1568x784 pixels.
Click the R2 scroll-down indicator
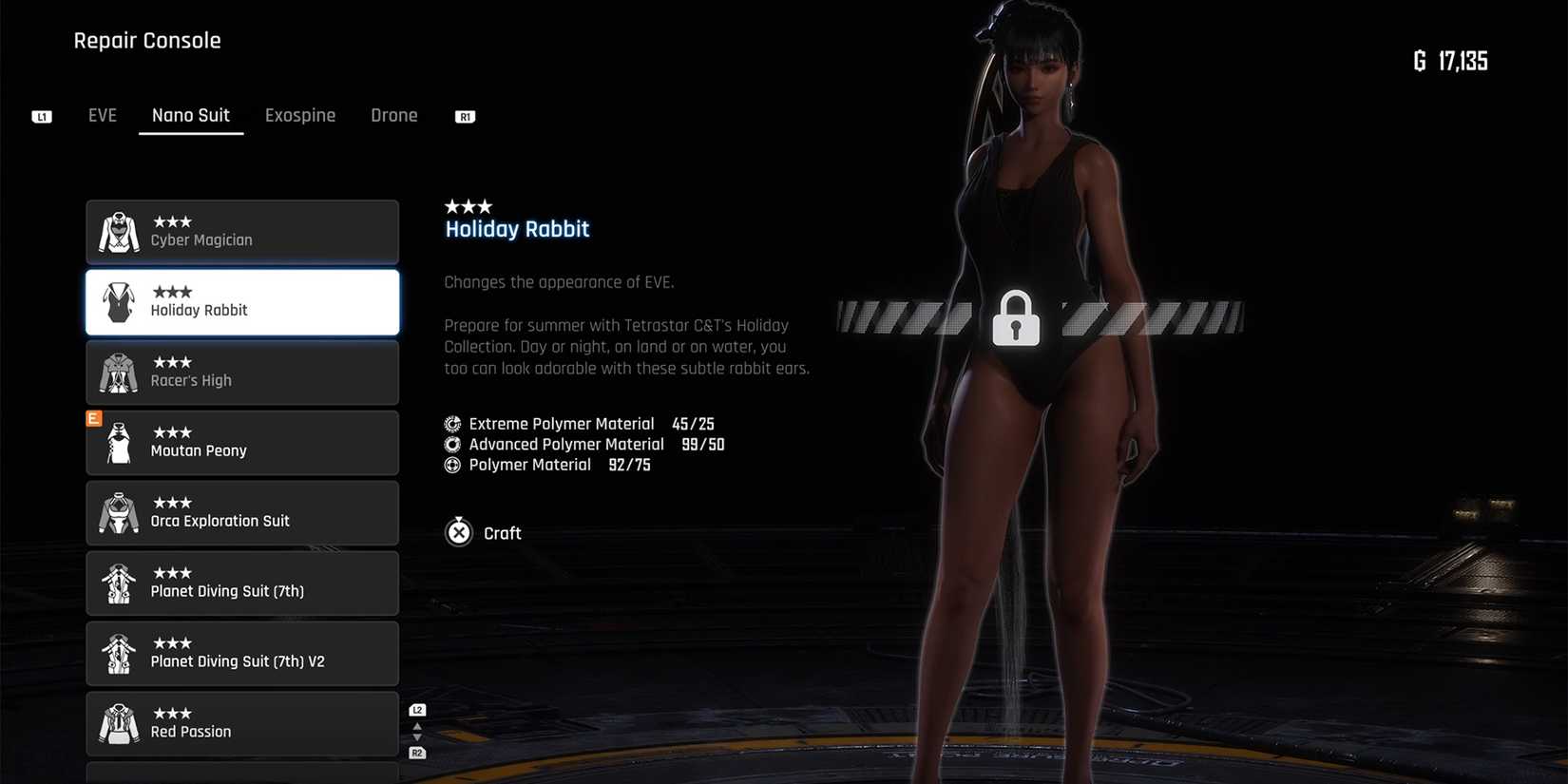416,752
